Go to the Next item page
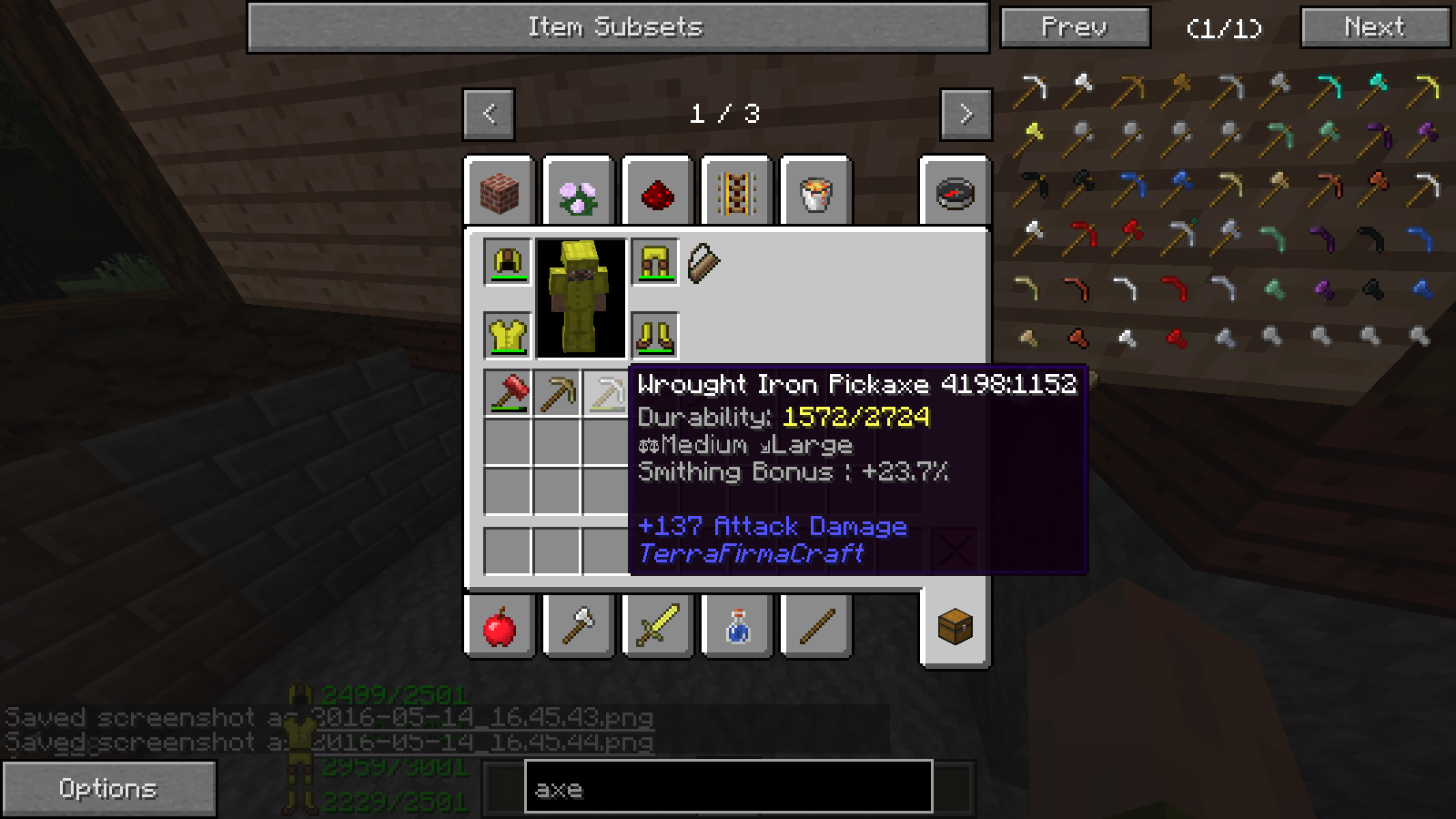The height and width of the screenshot is (819, 1456). point(1374,27)
